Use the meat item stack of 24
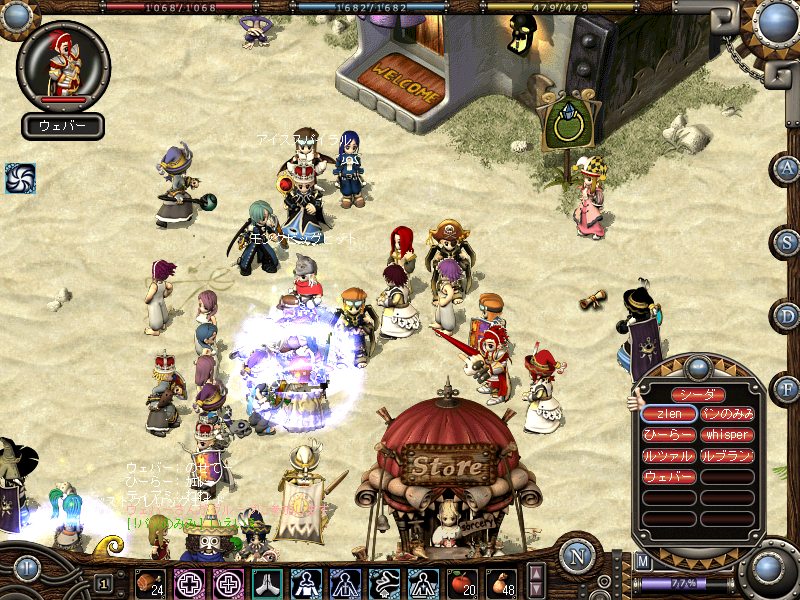 [150, 582]
